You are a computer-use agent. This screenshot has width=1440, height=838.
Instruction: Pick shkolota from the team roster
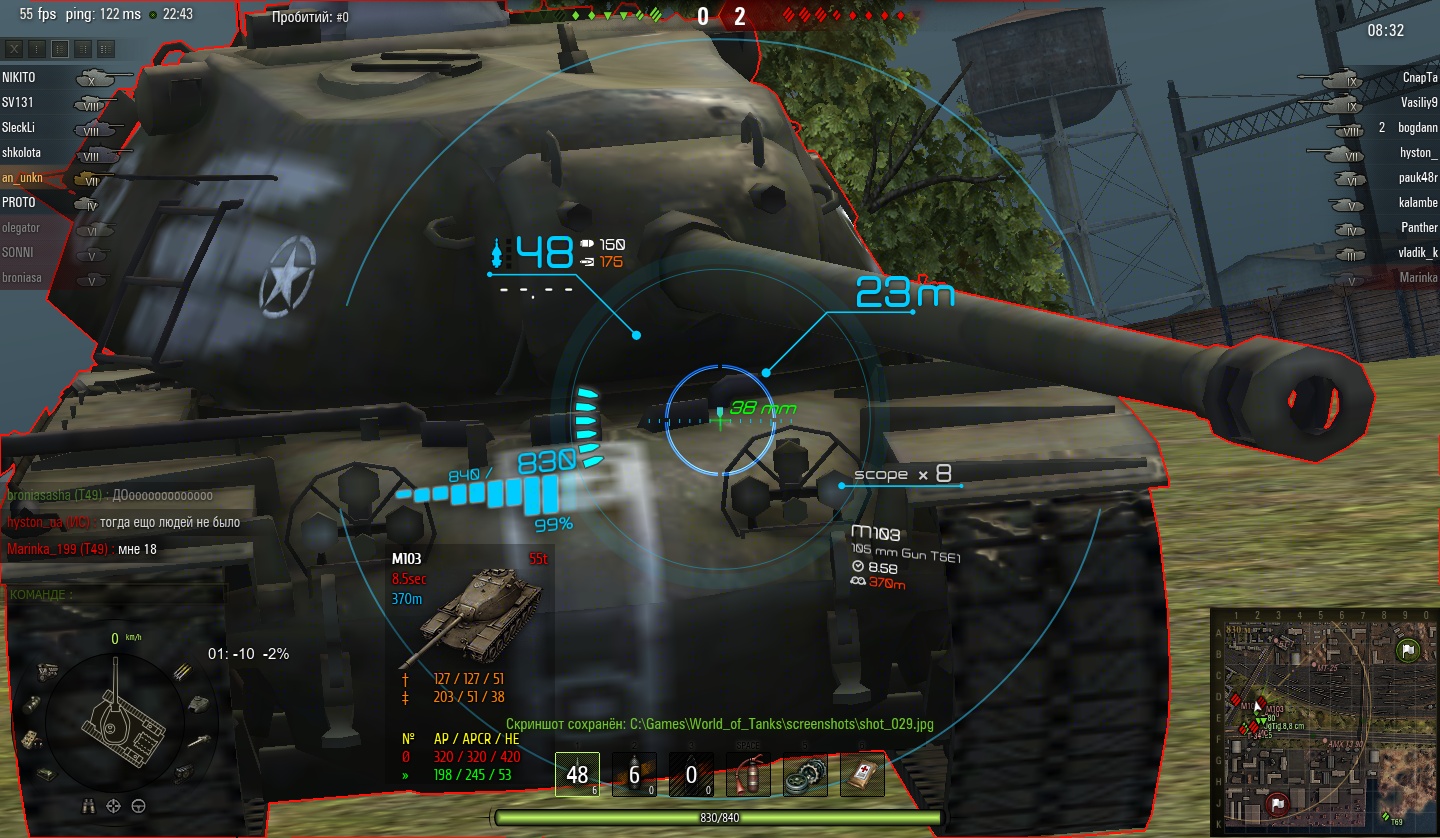pos(22,152)
